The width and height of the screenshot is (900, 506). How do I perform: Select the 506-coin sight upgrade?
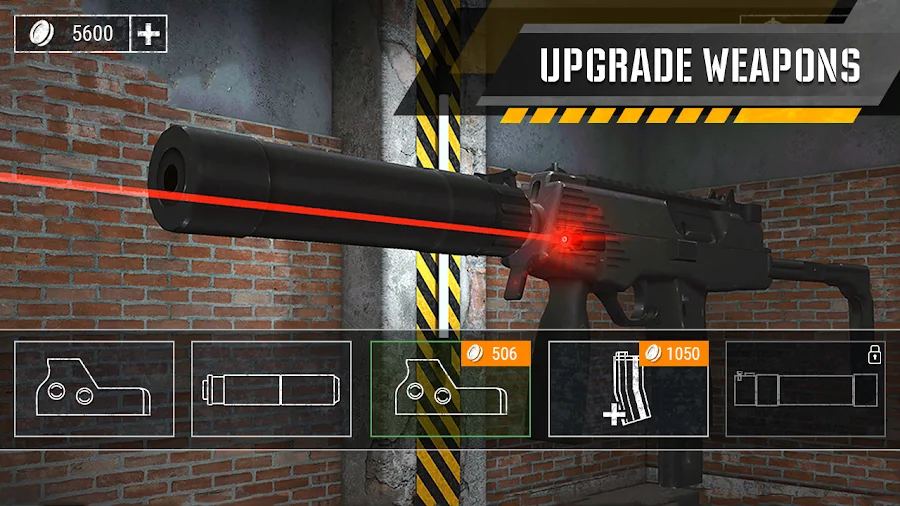pyautogui.click(x=450, y=389)
